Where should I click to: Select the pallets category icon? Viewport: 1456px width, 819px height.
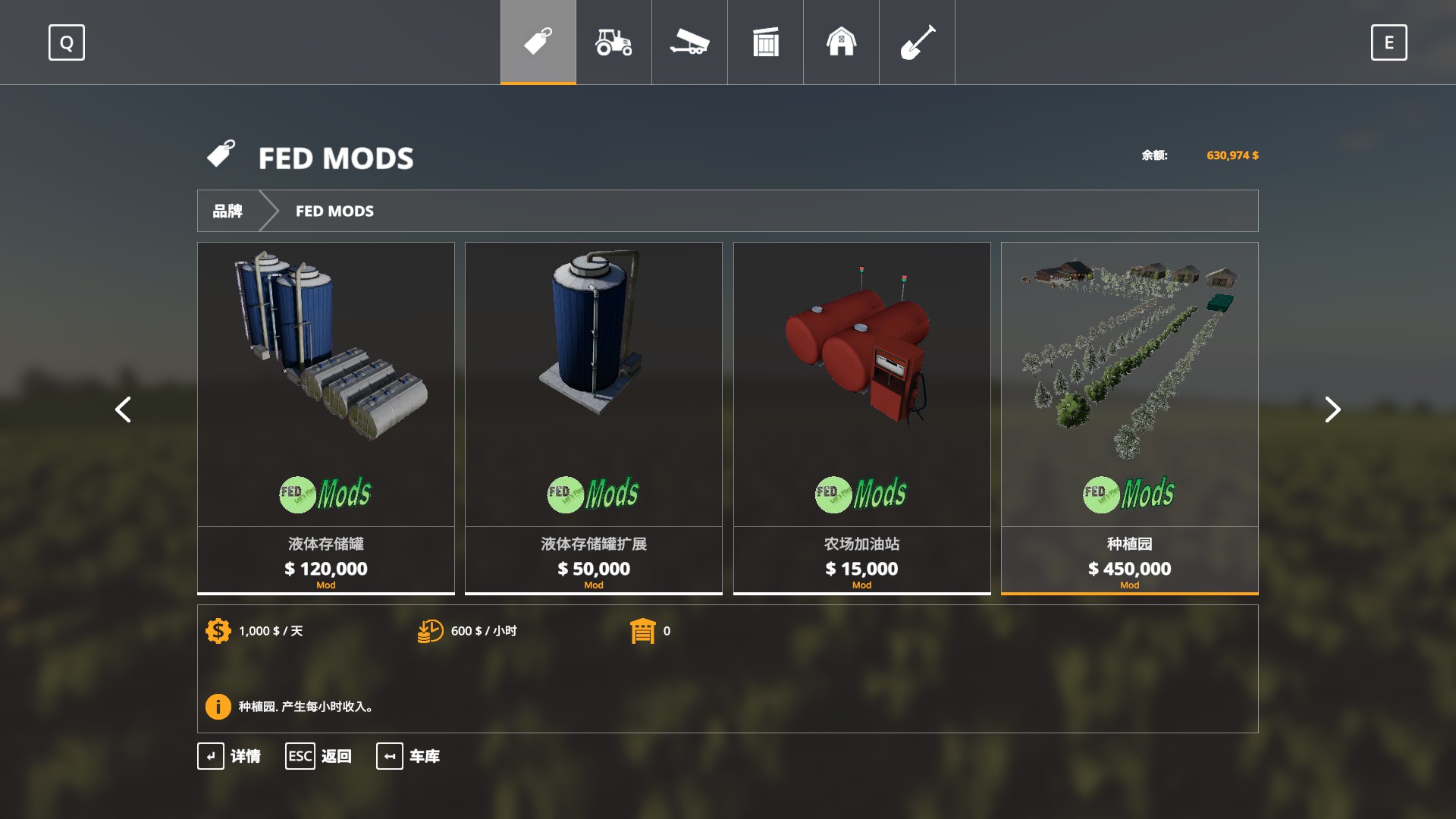pyautogui.click(x=765, y=42)
